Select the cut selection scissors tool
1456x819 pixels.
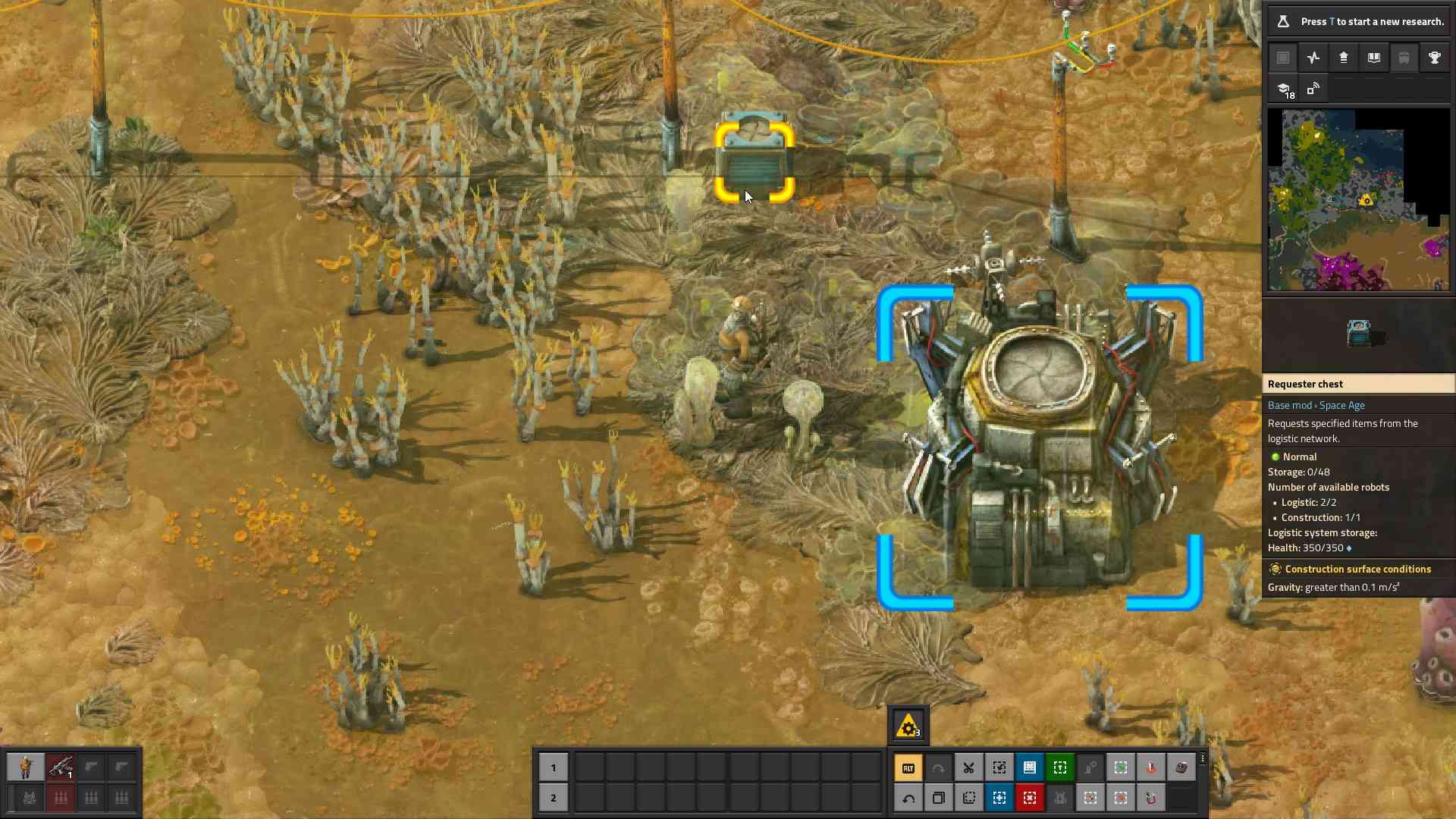point(968,767)
